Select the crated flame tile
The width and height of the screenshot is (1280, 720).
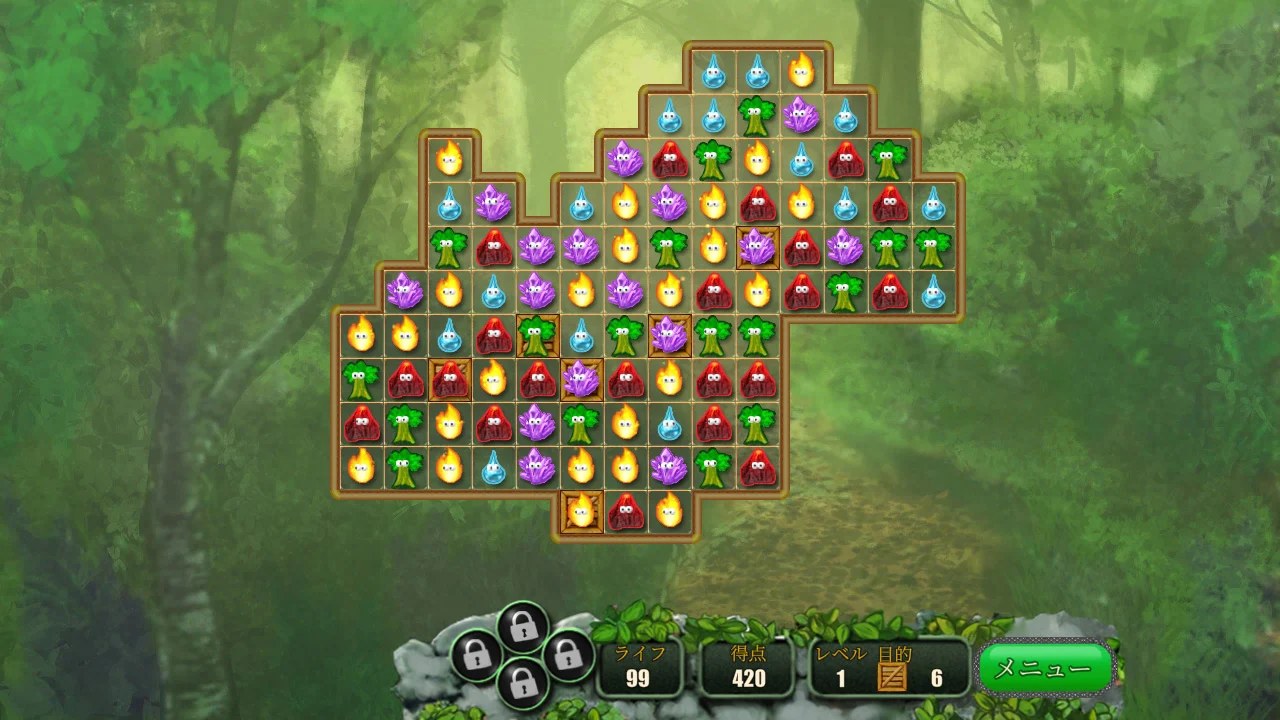tap(581, 511)
